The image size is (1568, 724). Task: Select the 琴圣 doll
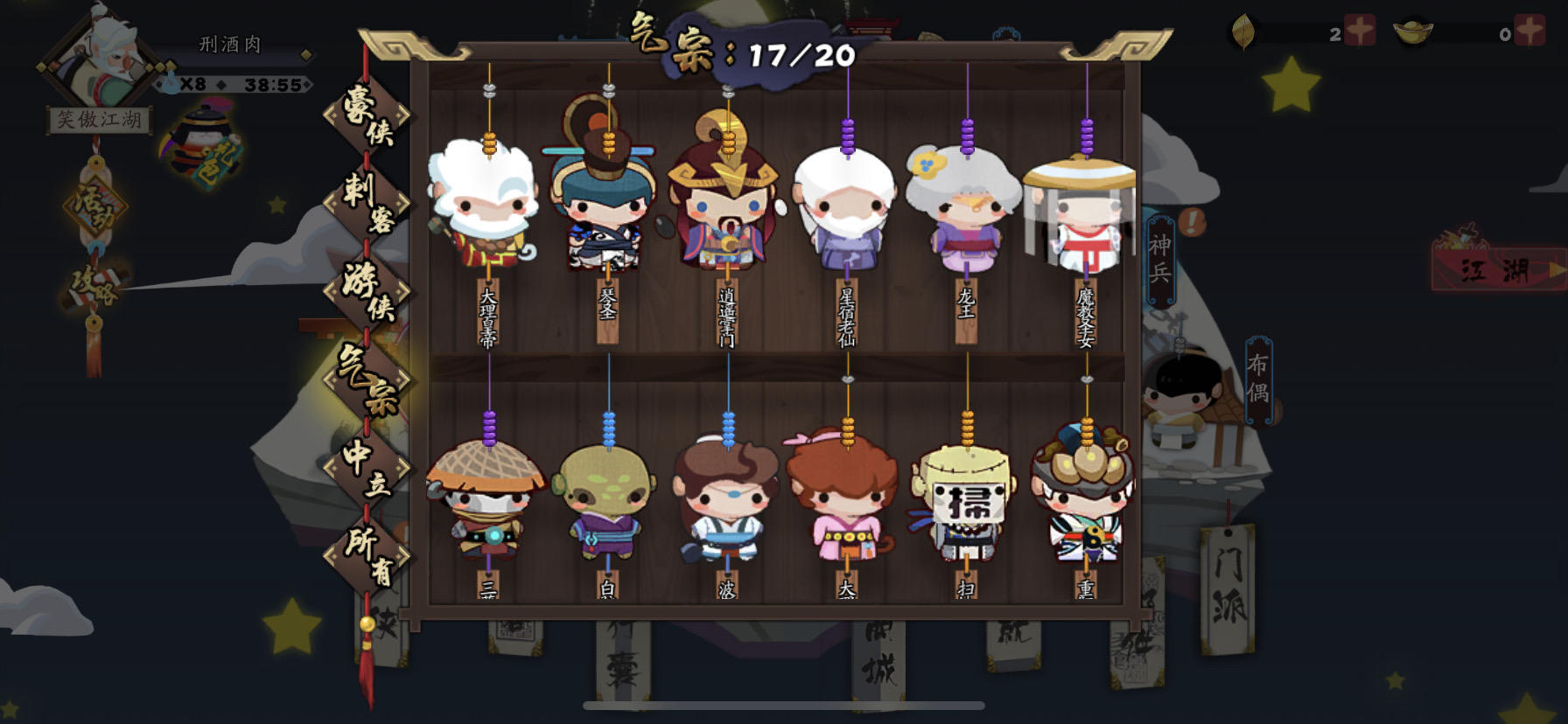click(x=605, y=210)
